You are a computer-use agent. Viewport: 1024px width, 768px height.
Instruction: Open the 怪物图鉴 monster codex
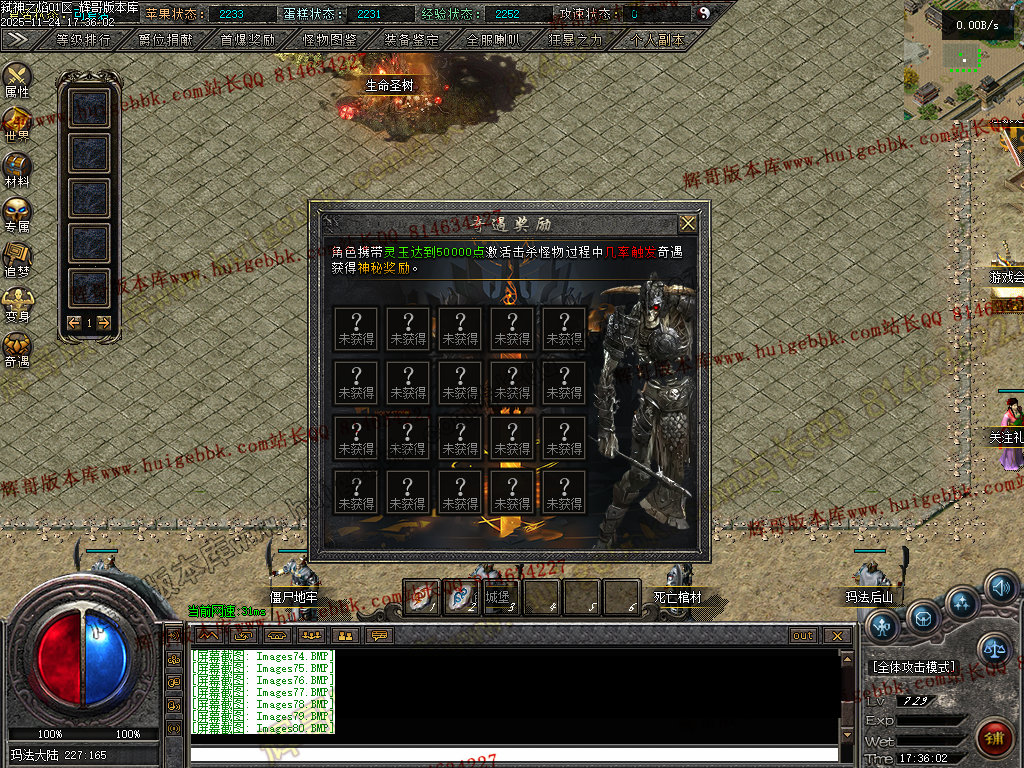click(x=329, y=40)
